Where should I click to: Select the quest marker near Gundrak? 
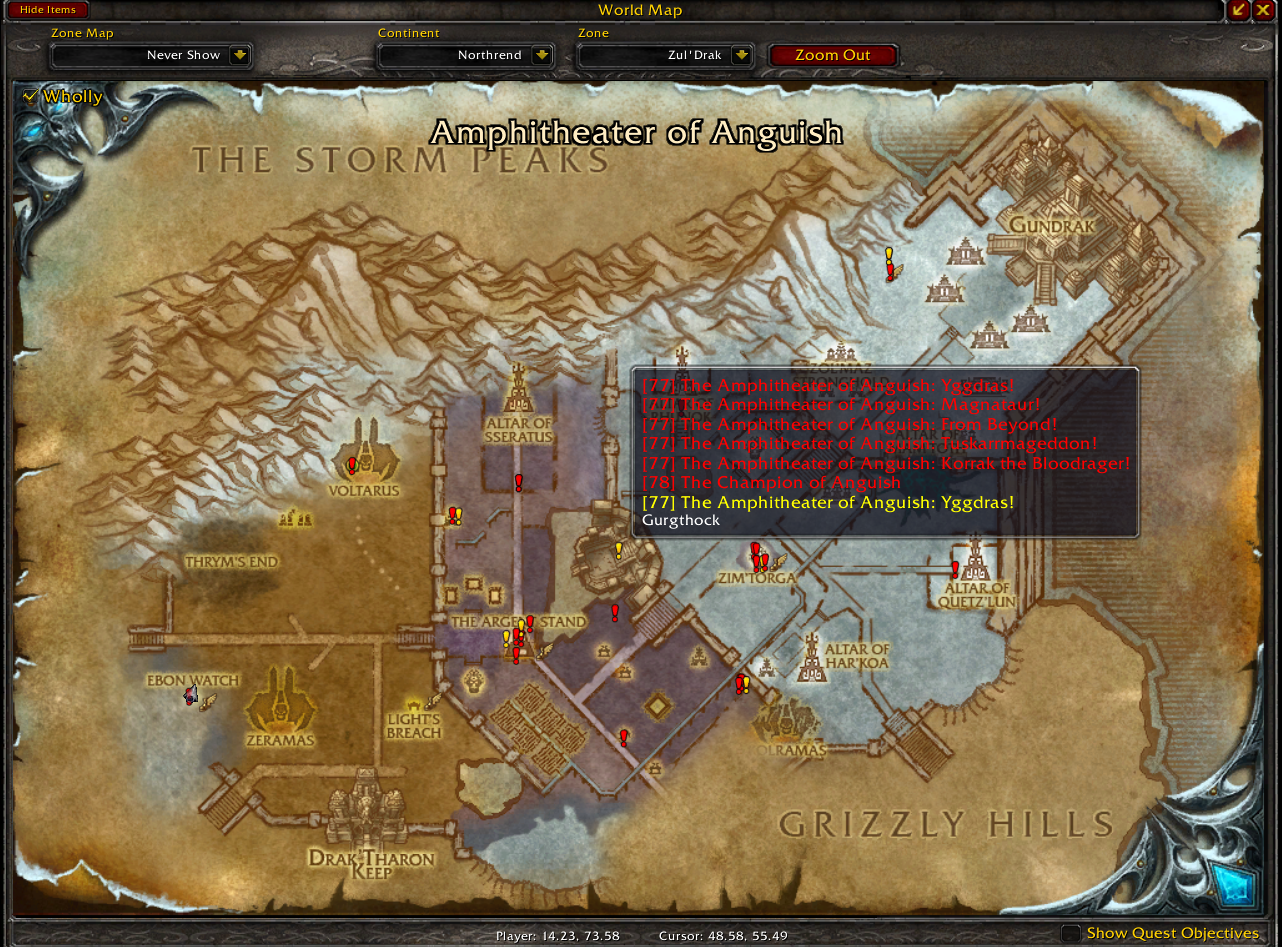tap(889, 266)
